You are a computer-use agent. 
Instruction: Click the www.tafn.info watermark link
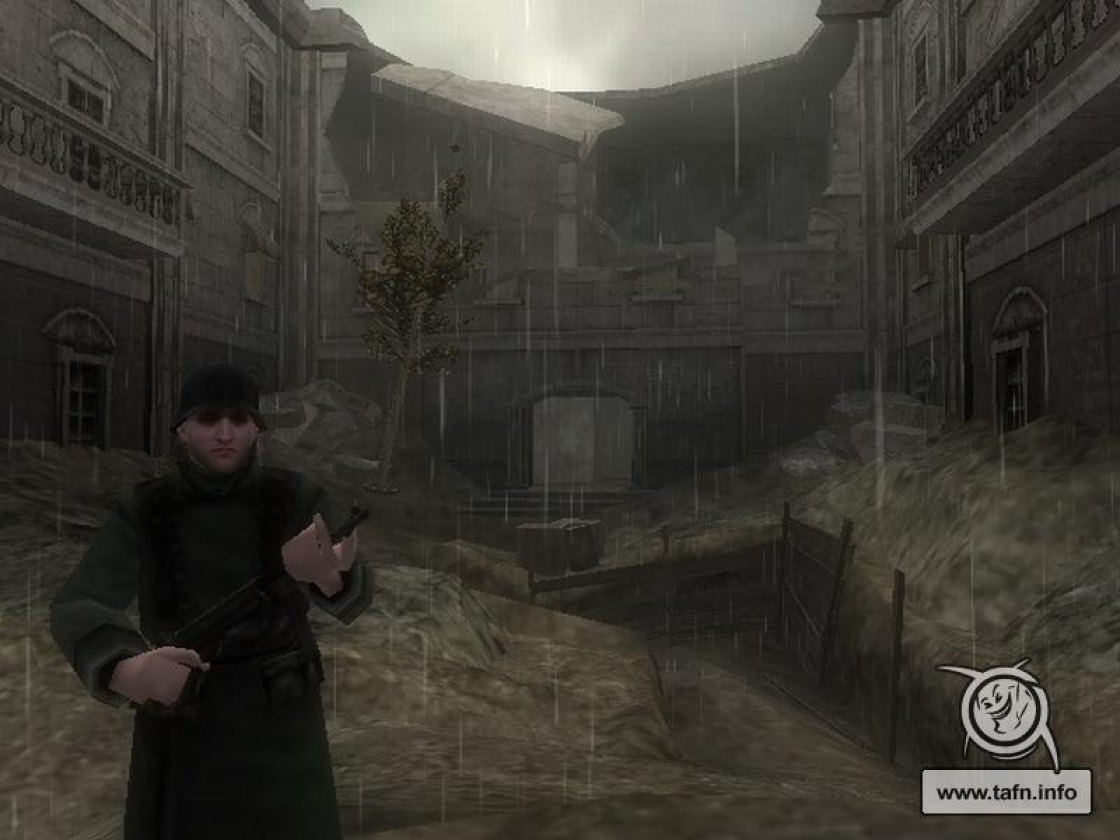click(x=1005, y=793)
